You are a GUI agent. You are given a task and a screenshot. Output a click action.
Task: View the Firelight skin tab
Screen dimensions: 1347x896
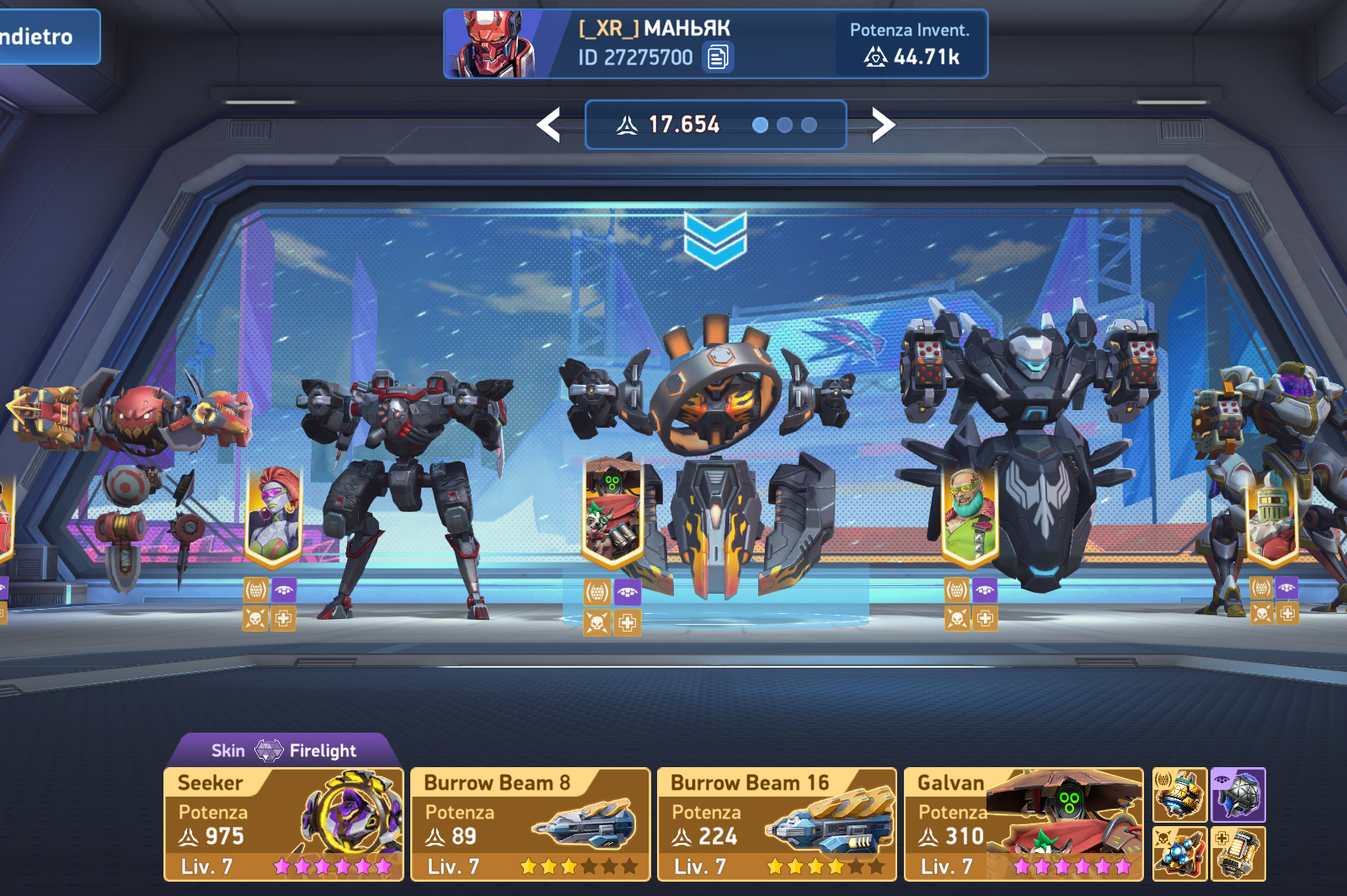tap(284, 750)
